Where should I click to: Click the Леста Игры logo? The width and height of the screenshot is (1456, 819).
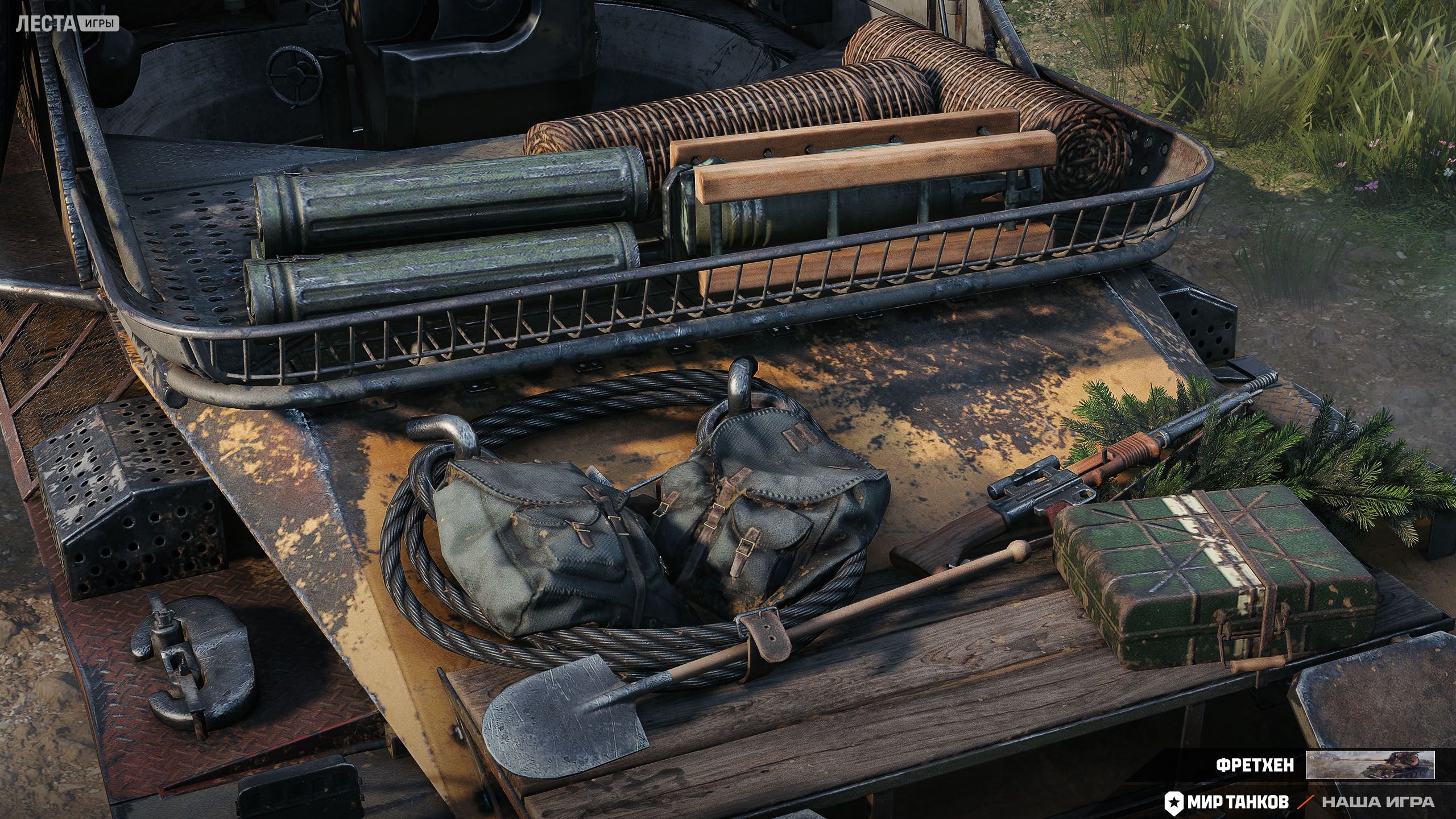coord(68,24)
